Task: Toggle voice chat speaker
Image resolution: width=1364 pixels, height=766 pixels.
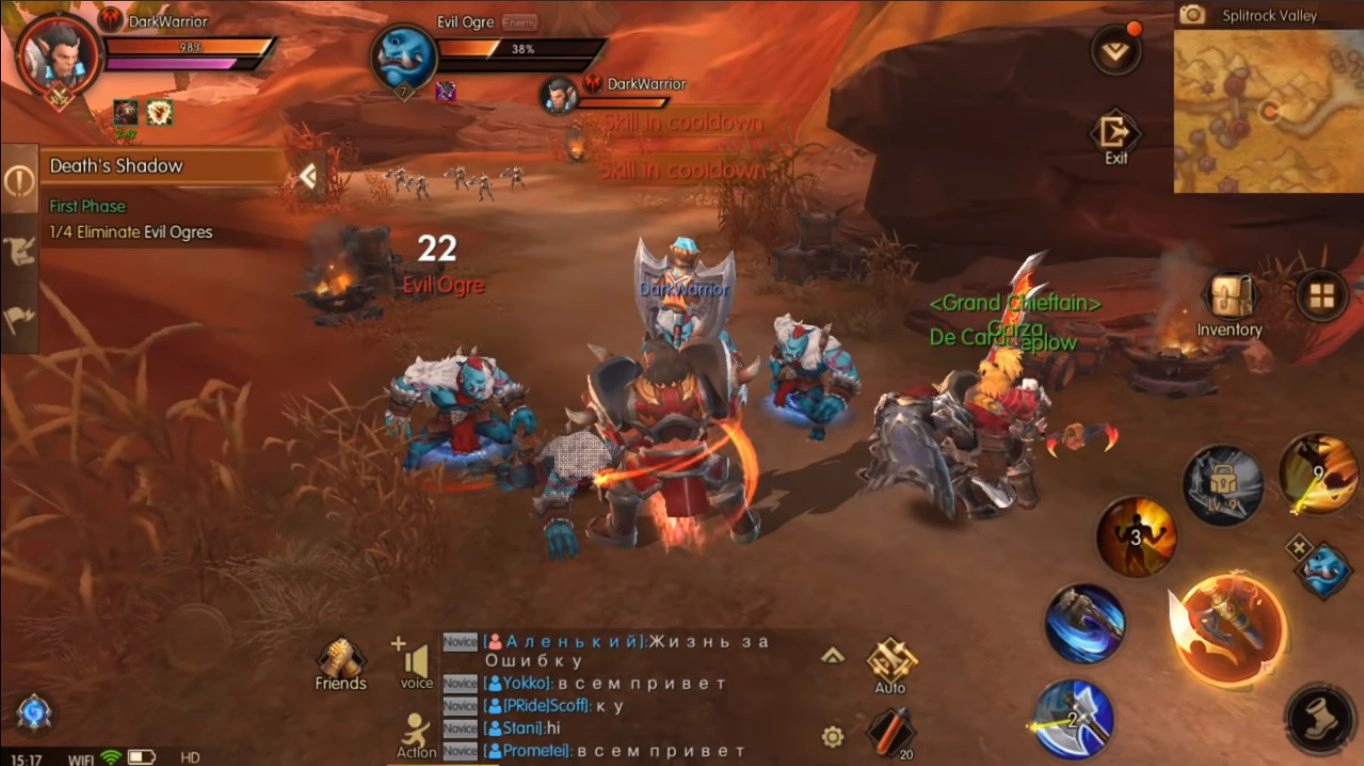Action: [x=417, y=661]
